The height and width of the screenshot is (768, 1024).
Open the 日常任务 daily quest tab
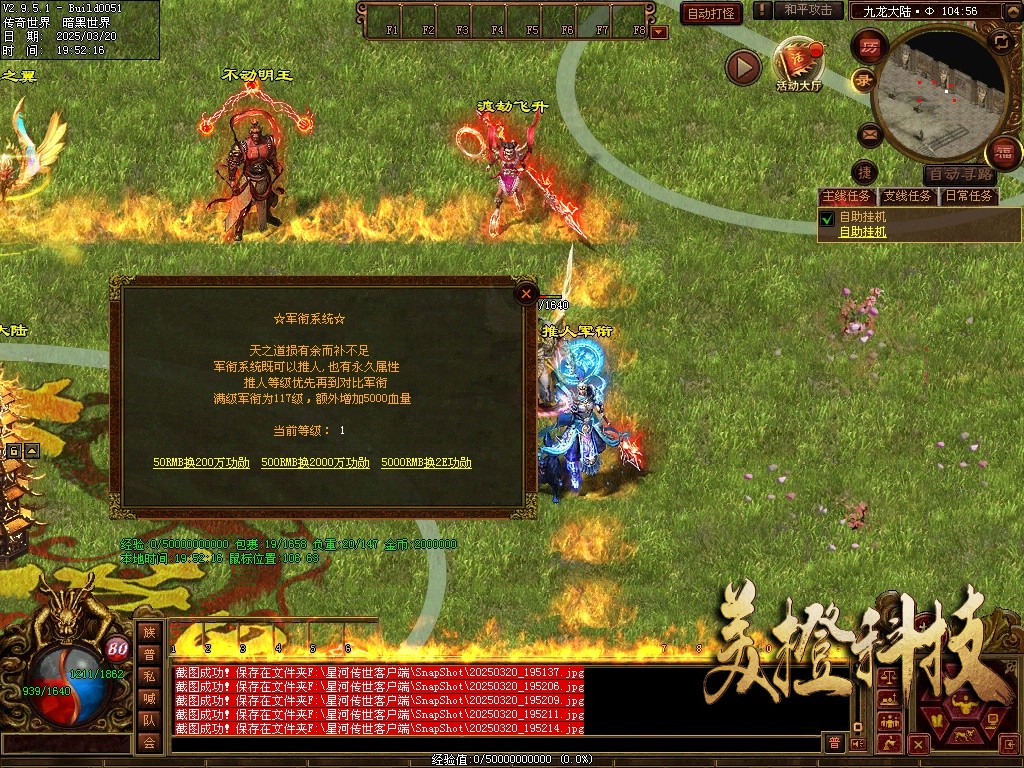click(x=969, y=196)
